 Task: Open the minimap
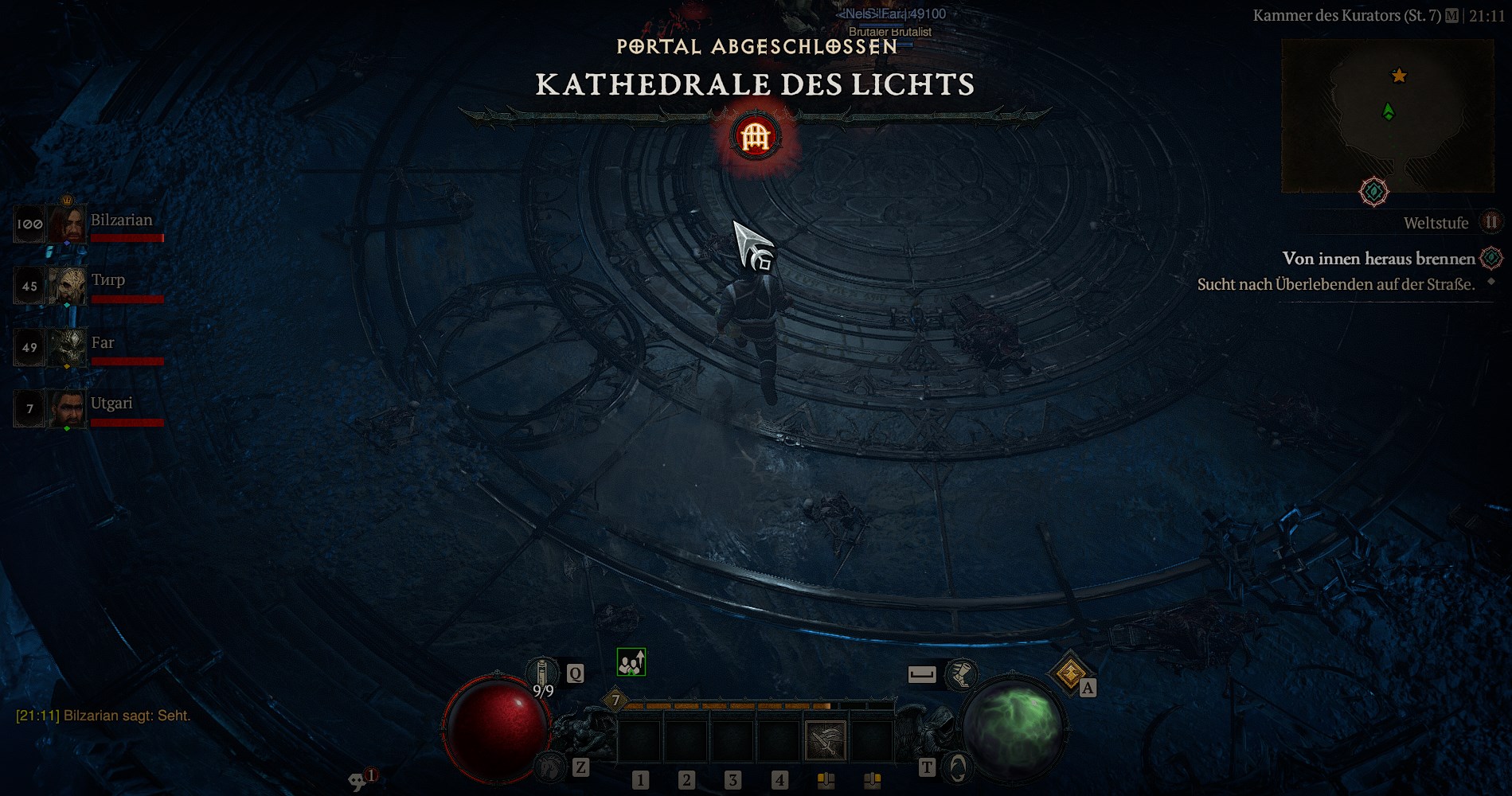[x=1387, y=116]
